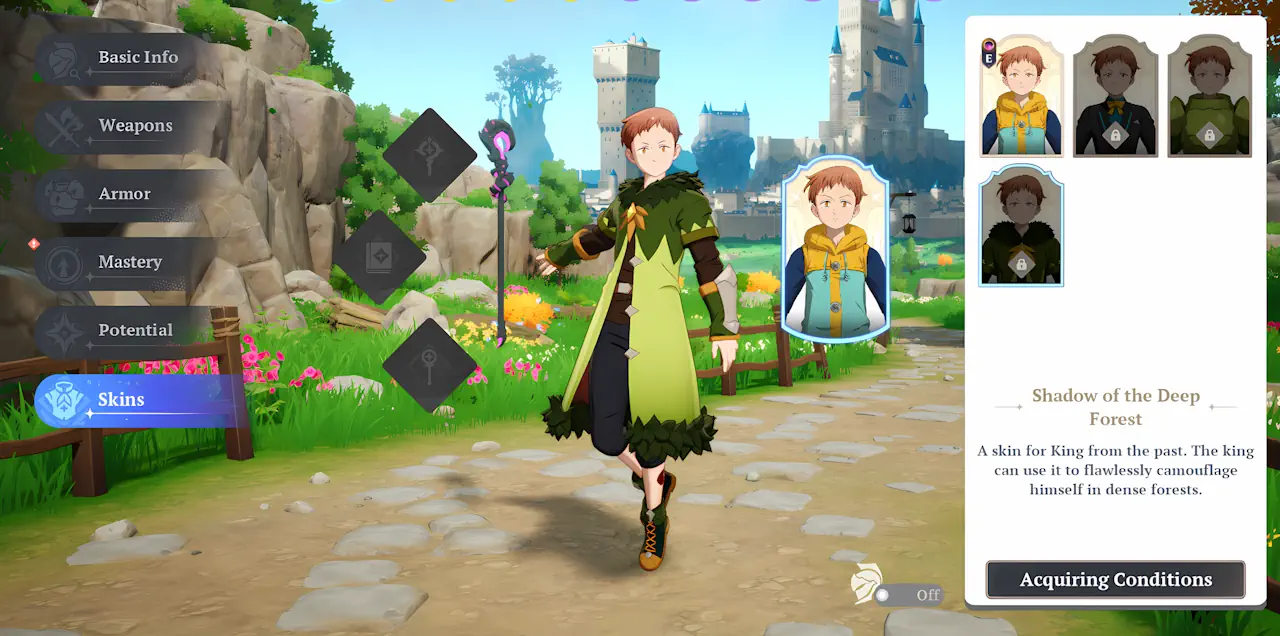The width and height of the screenshot is (1280, 636).
Task: Click the diamond slot with the book icon
Action: point(381,258)
